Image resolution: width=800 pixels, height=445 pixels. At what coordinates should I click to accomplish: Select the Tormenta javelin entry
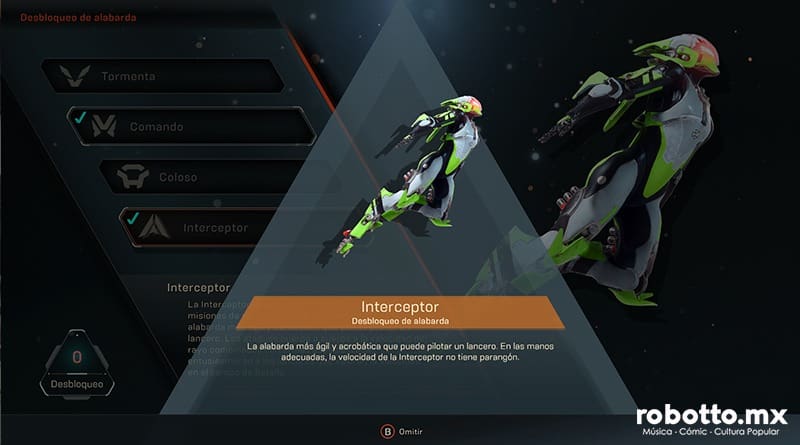160,76
